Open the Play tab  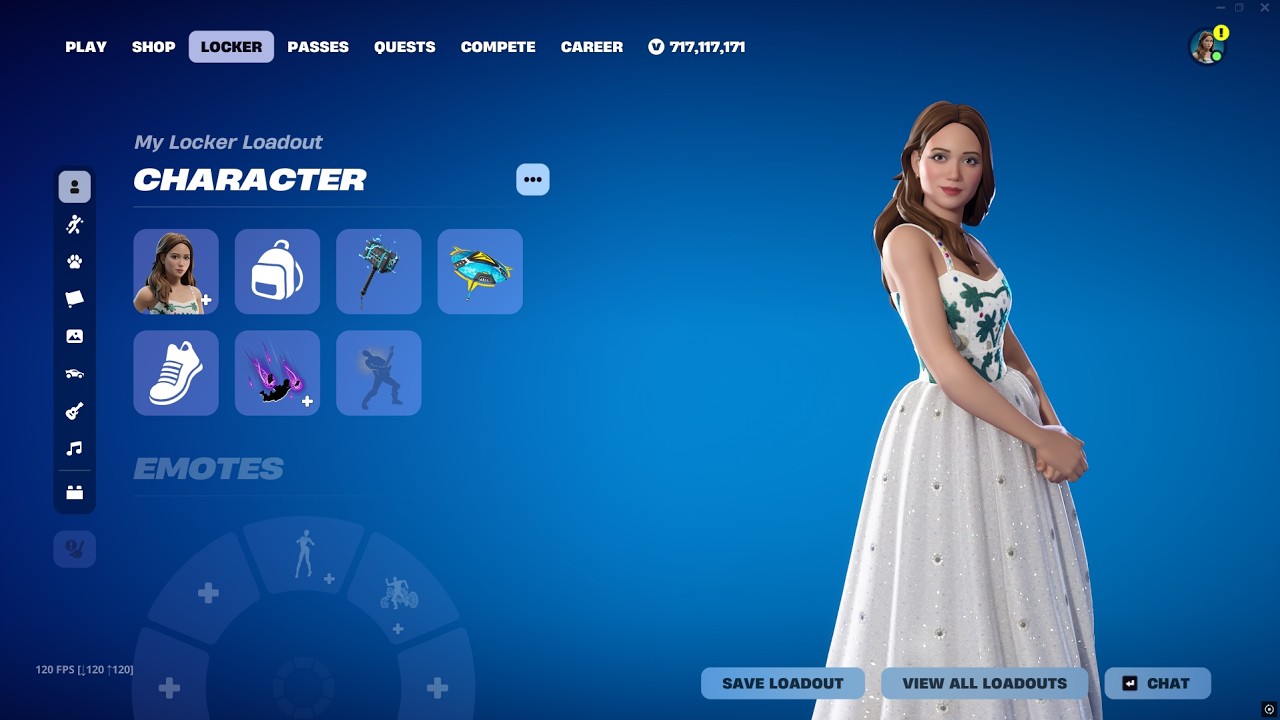[x=86, y=47]
